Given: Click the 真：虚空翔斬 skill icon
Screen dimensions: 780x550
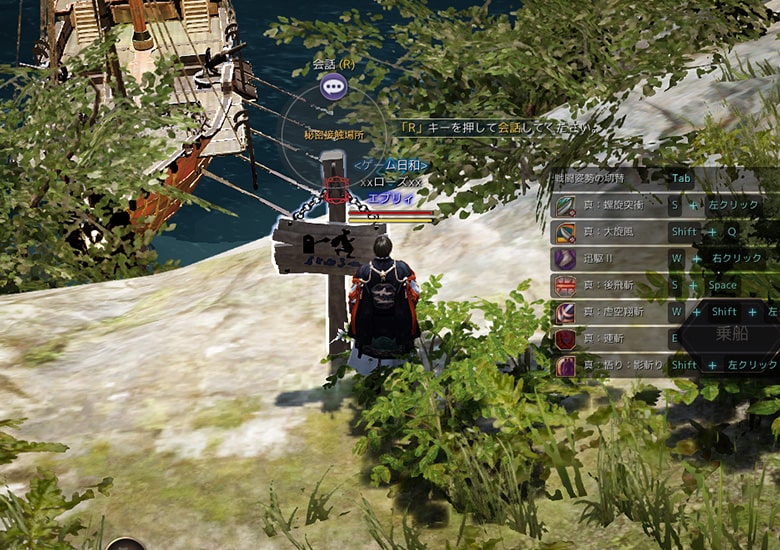Looking at the screenshot, I should [x=565, y=313].
